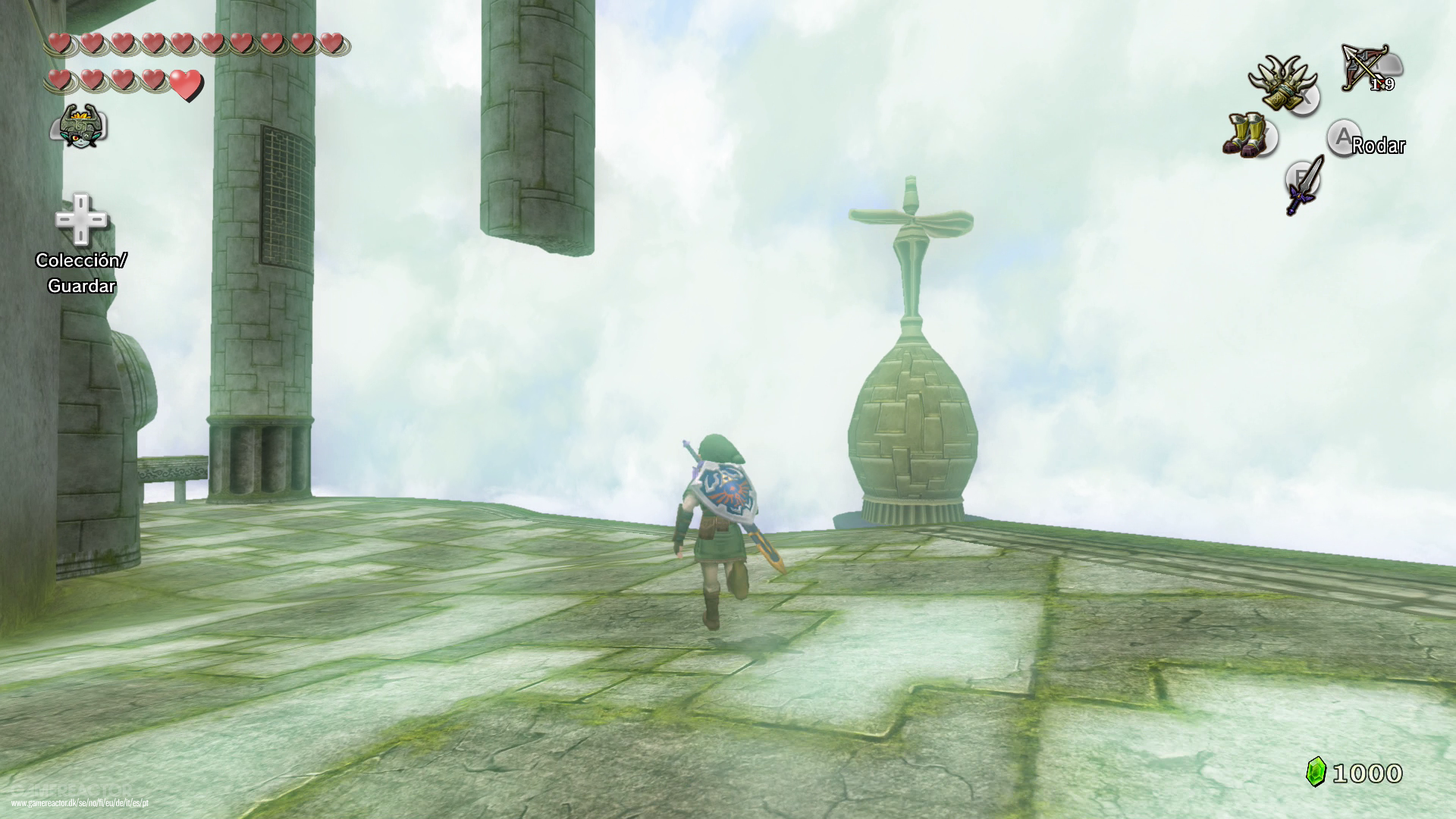
Task: Click the Master Sword icon on B
Action: coord(1303,190)
